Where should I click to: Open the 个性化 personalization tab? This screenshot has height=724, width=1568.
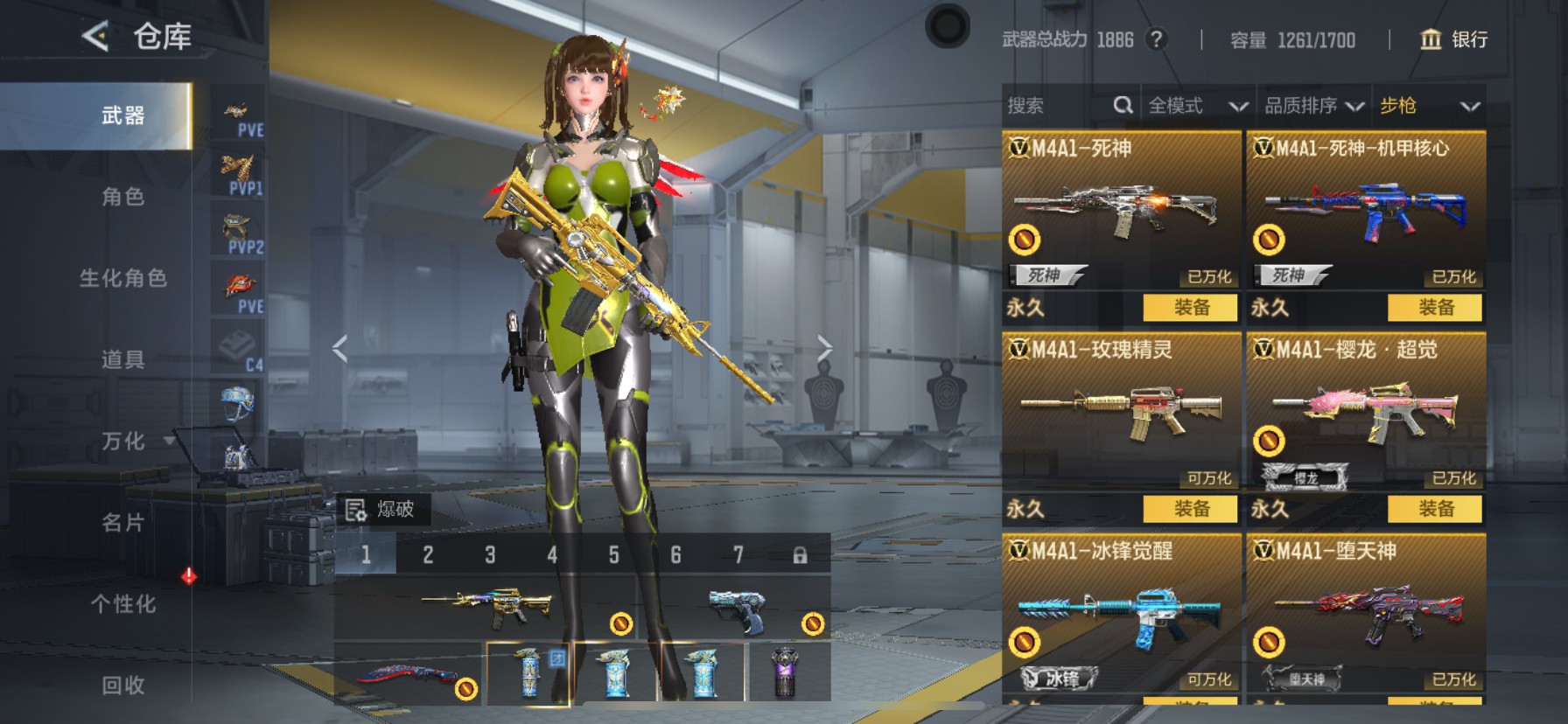(122, 604)
